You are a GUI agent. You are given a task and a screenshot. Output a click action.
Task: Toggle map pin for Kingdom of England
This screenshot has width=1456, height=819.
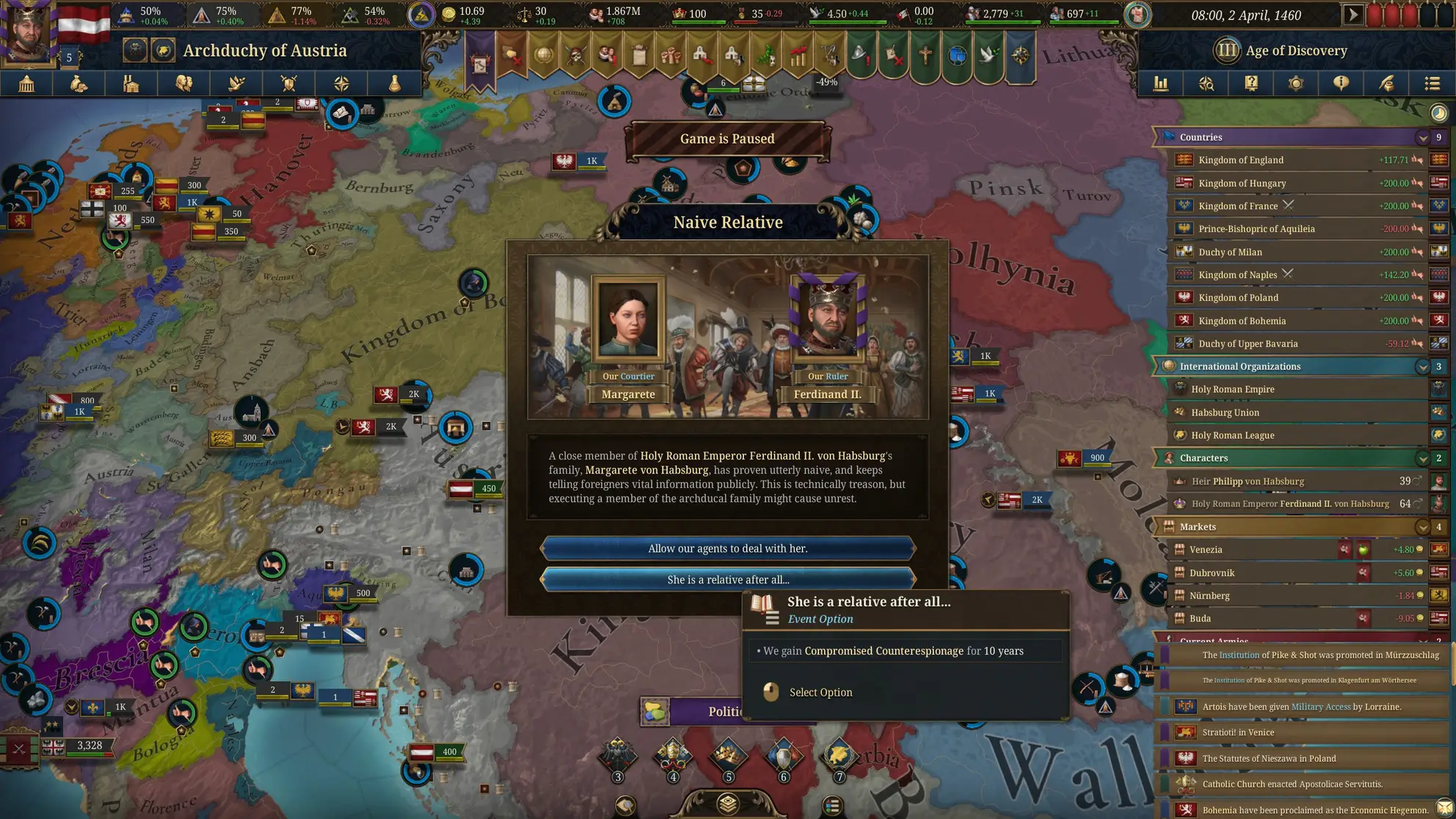pos(1419,160)
